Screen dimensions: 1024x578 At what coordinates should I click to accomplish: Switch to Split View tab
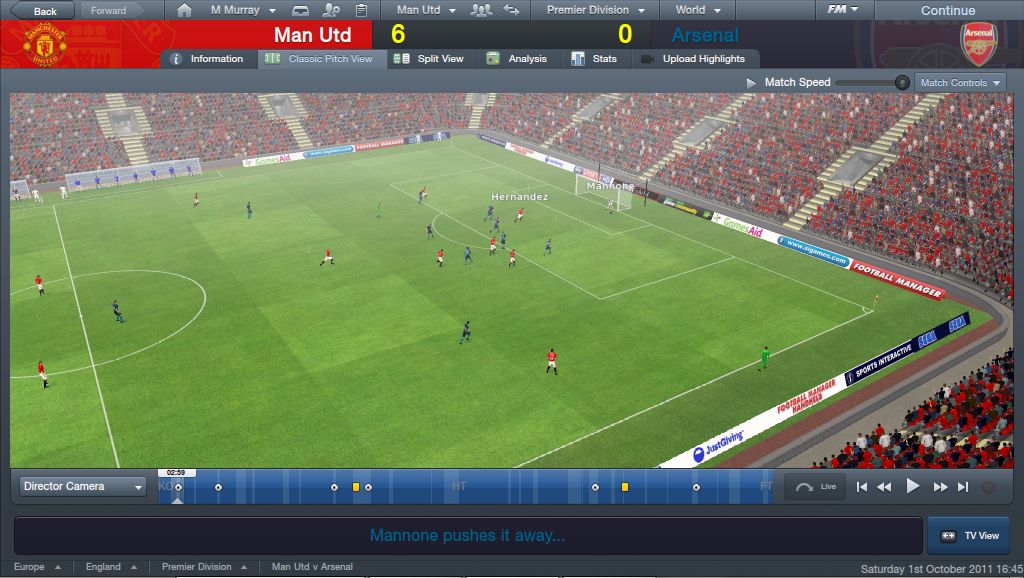(430, 59)
